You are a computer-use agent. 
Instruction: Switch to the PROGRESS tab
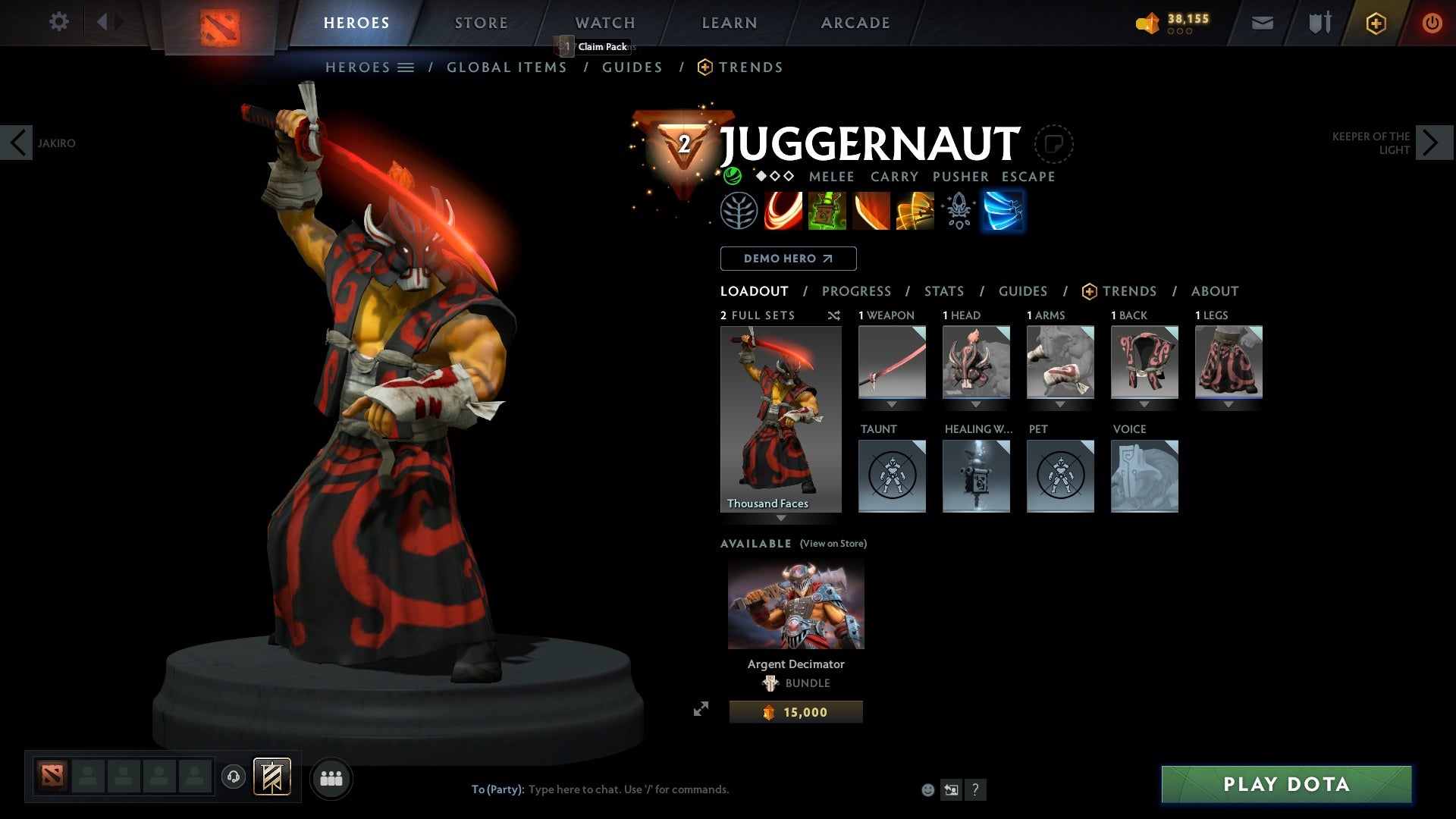coord(857,290)
